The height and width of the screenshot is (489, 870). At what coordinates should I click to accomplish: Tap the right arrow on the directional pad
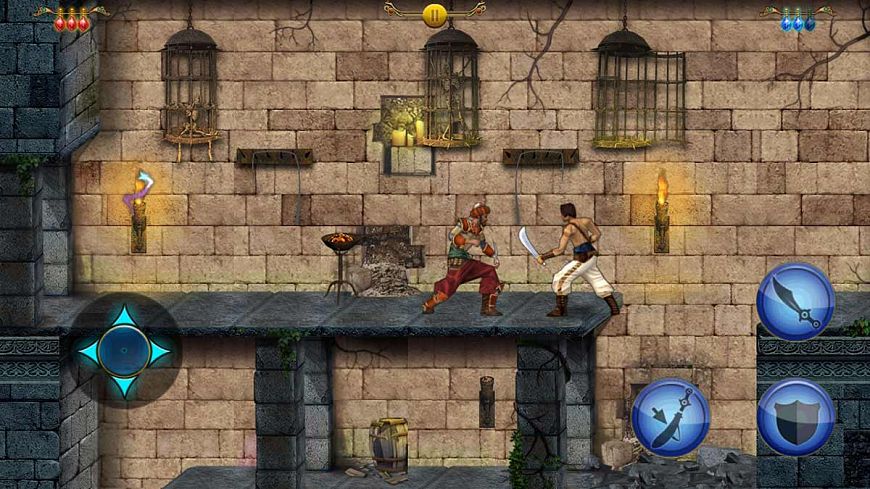click(x=158, y=351)
